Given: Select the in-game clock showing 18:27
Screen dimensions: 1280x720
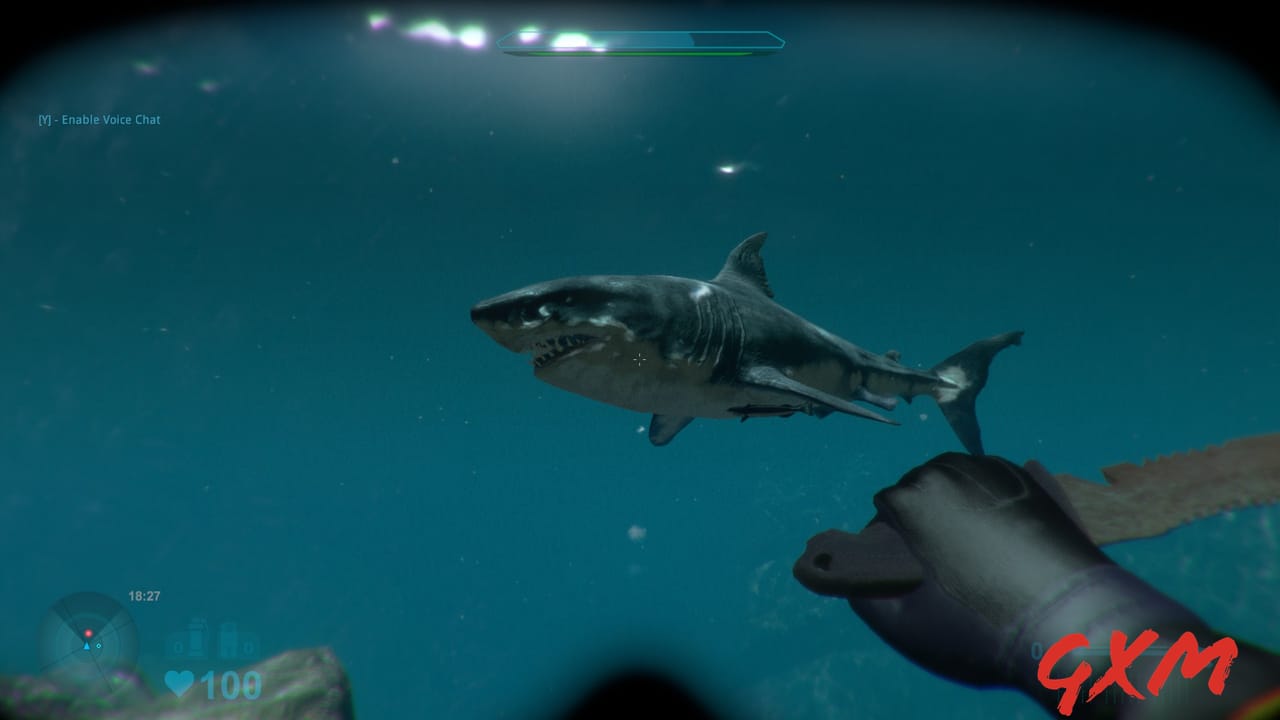Looking at the screenshot, I should pos(143,596).
